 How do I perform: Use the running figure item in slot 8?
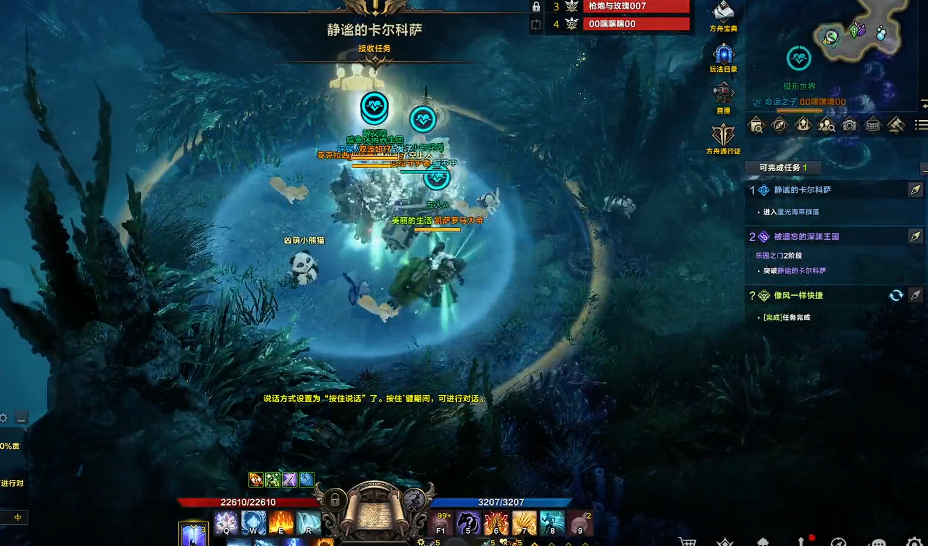tap(552, 523)
